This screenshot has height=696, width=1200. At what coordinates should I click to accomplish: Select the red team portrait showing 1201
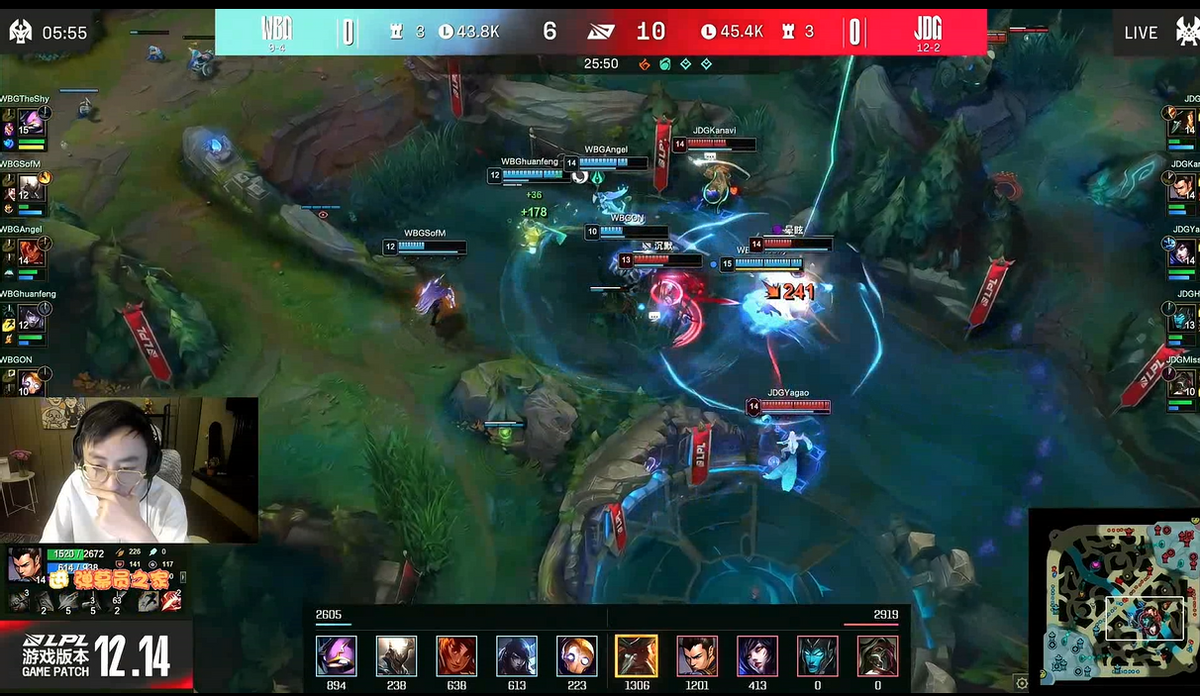point(696,656)
